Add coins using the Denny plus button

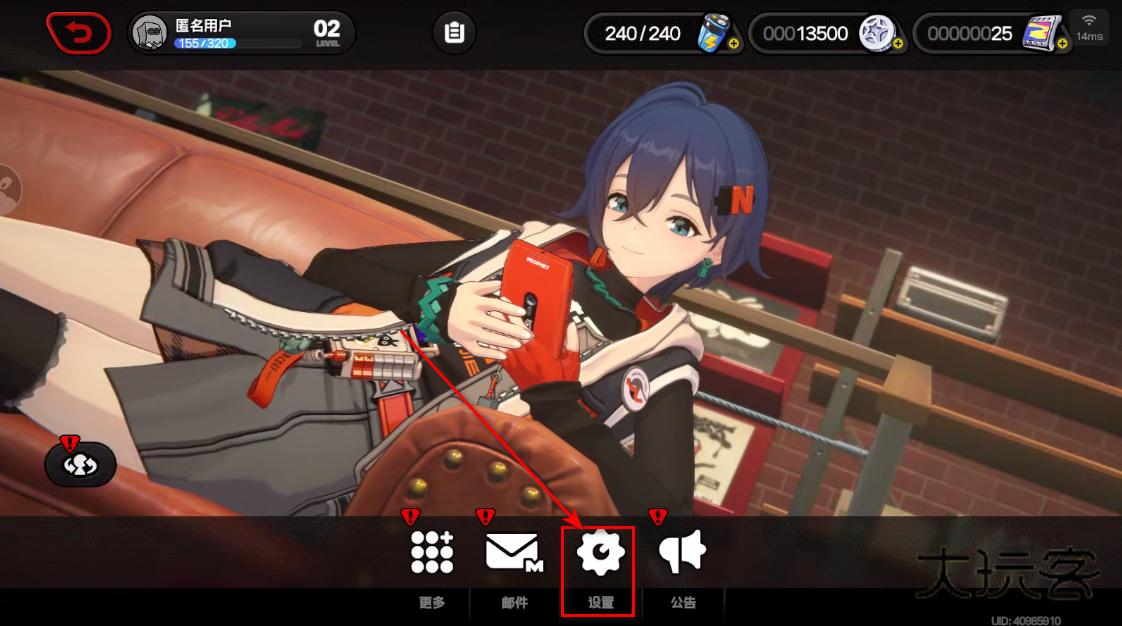click(897, 44)
